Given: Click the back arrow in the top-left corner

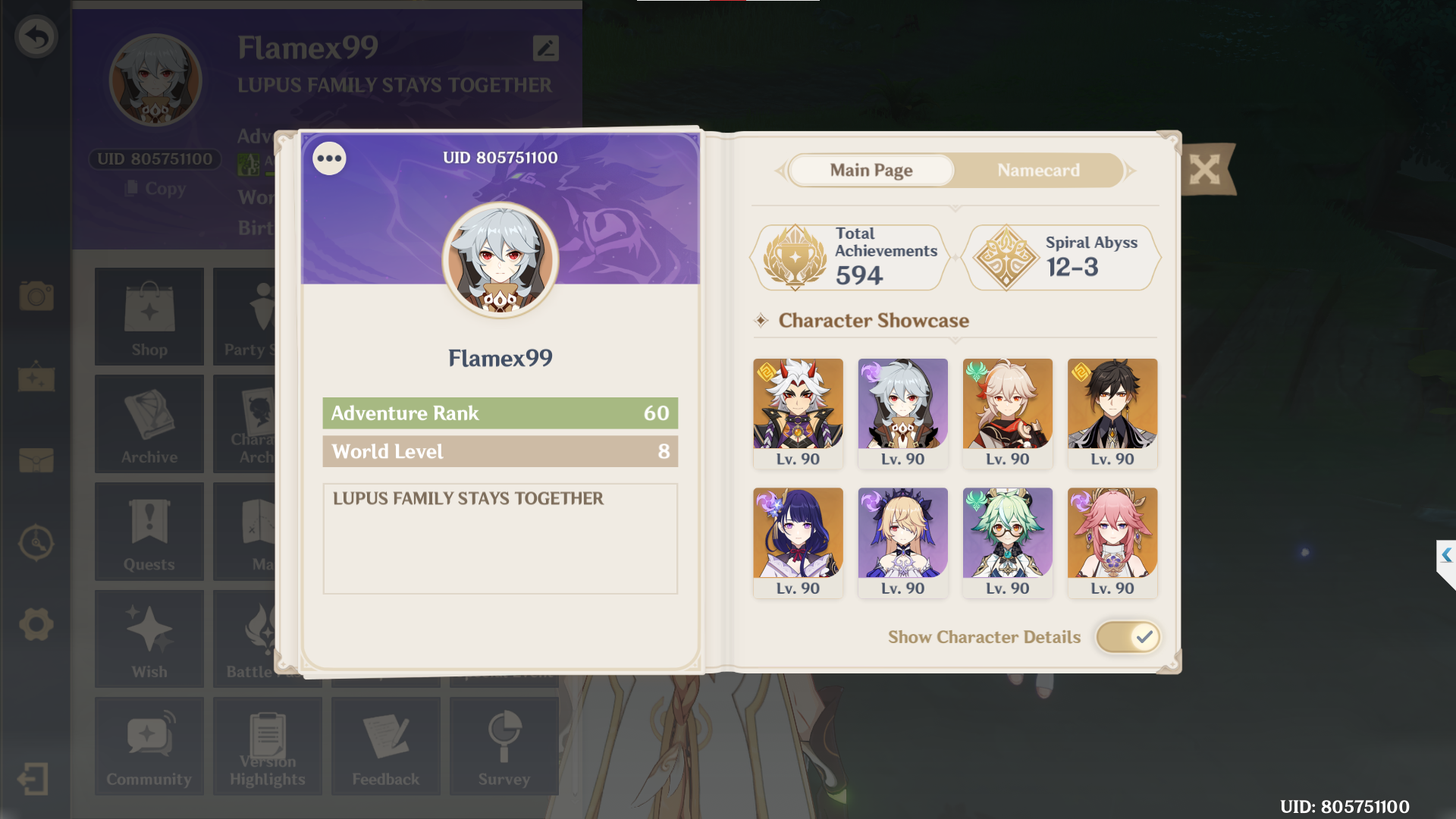Looking at the screenshot, I should click(34, 36).
